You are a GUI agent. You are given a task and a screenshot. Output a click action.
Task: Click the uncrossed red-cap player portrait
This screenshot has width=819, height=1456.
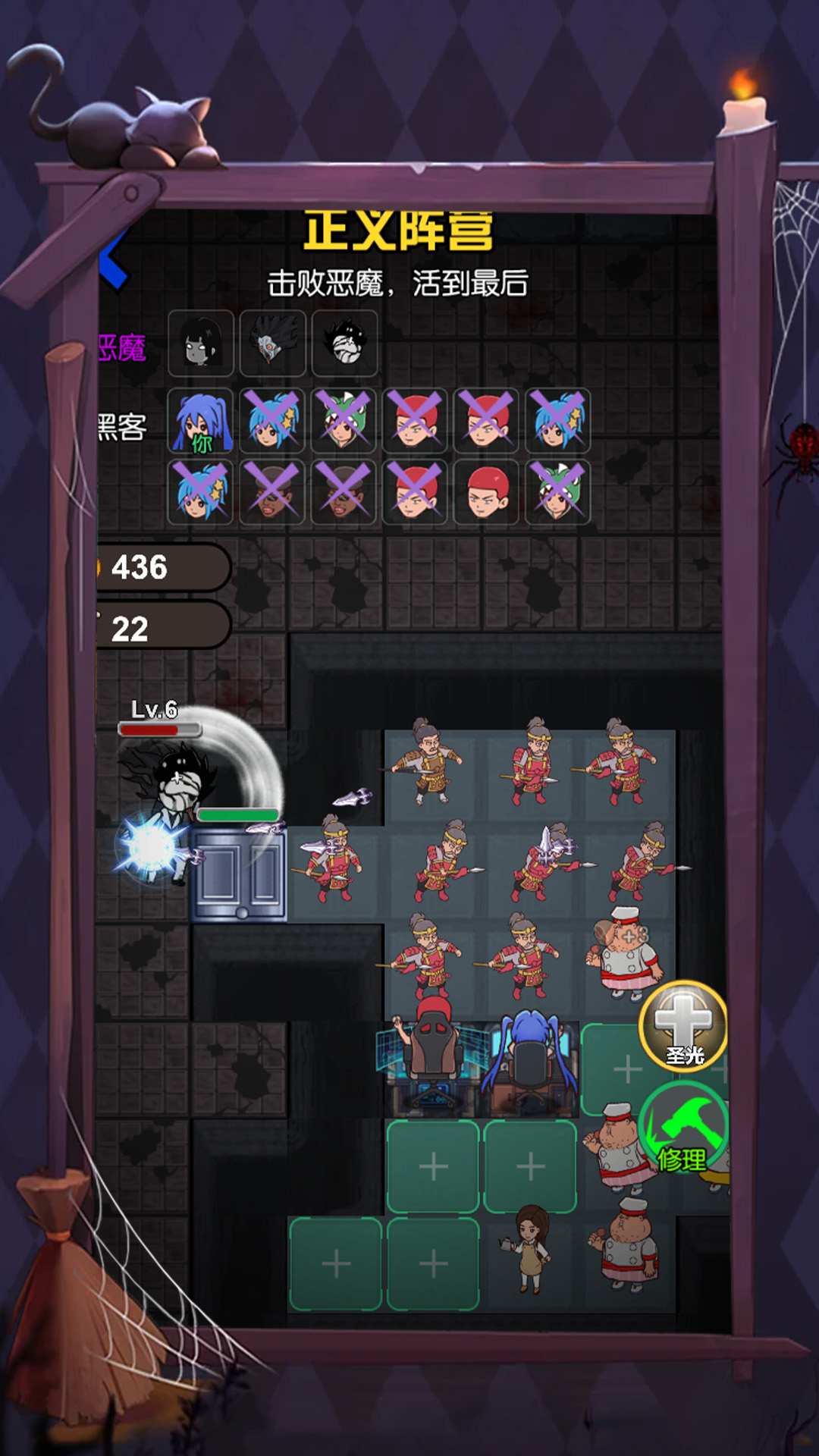pos(486,492)
